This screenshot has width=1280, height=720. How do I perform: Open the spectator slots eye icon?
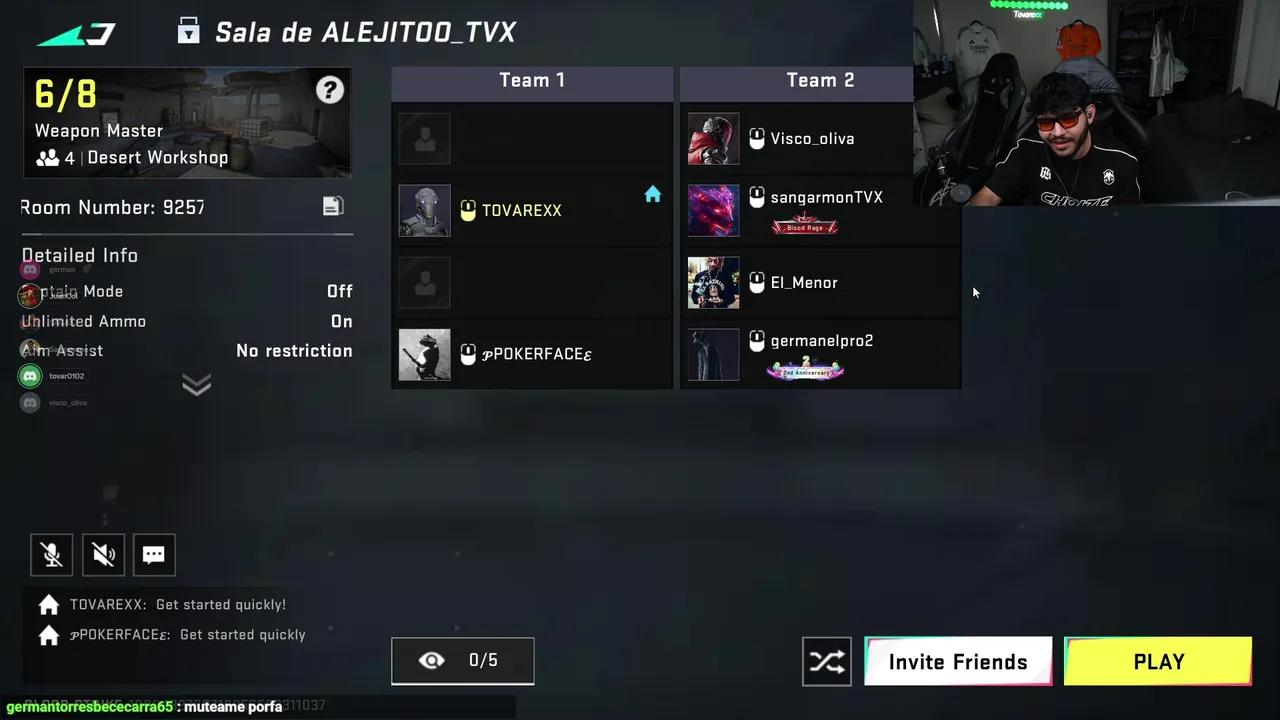(431, 660)
